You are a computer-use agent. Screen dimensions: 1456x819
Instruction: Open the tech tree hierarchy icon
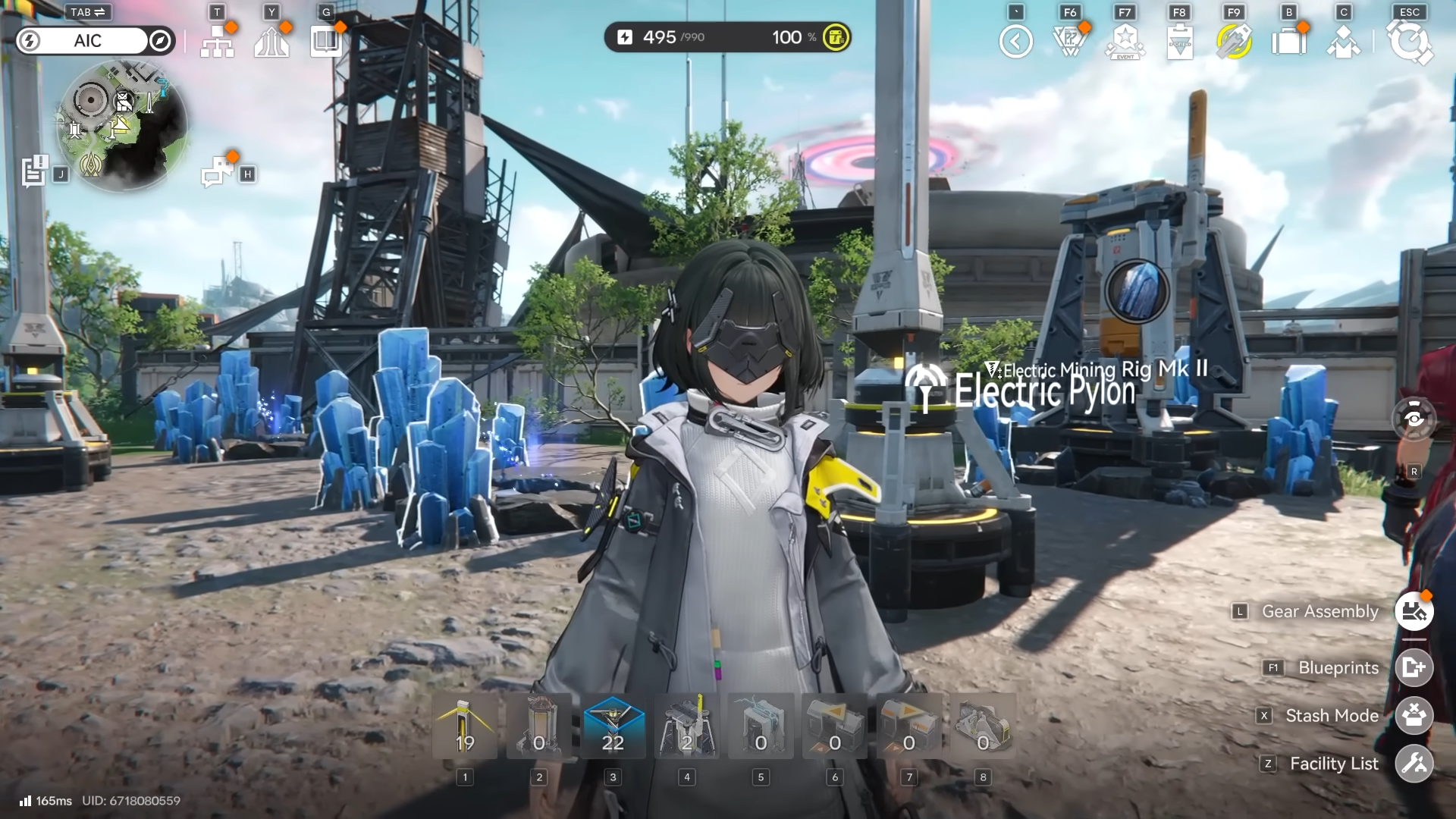[217, 42]
